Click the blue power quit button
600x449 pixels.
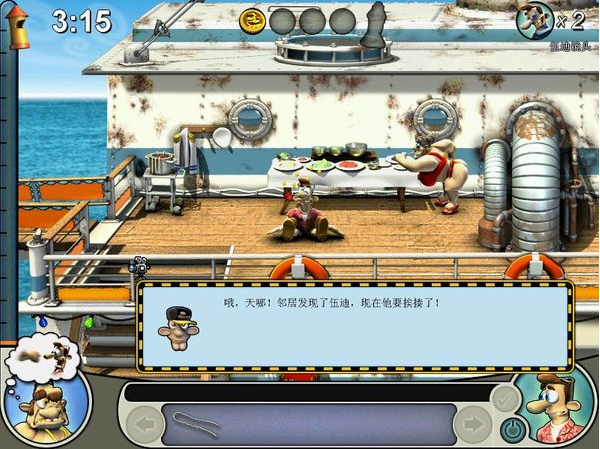(x=513, y=430)
